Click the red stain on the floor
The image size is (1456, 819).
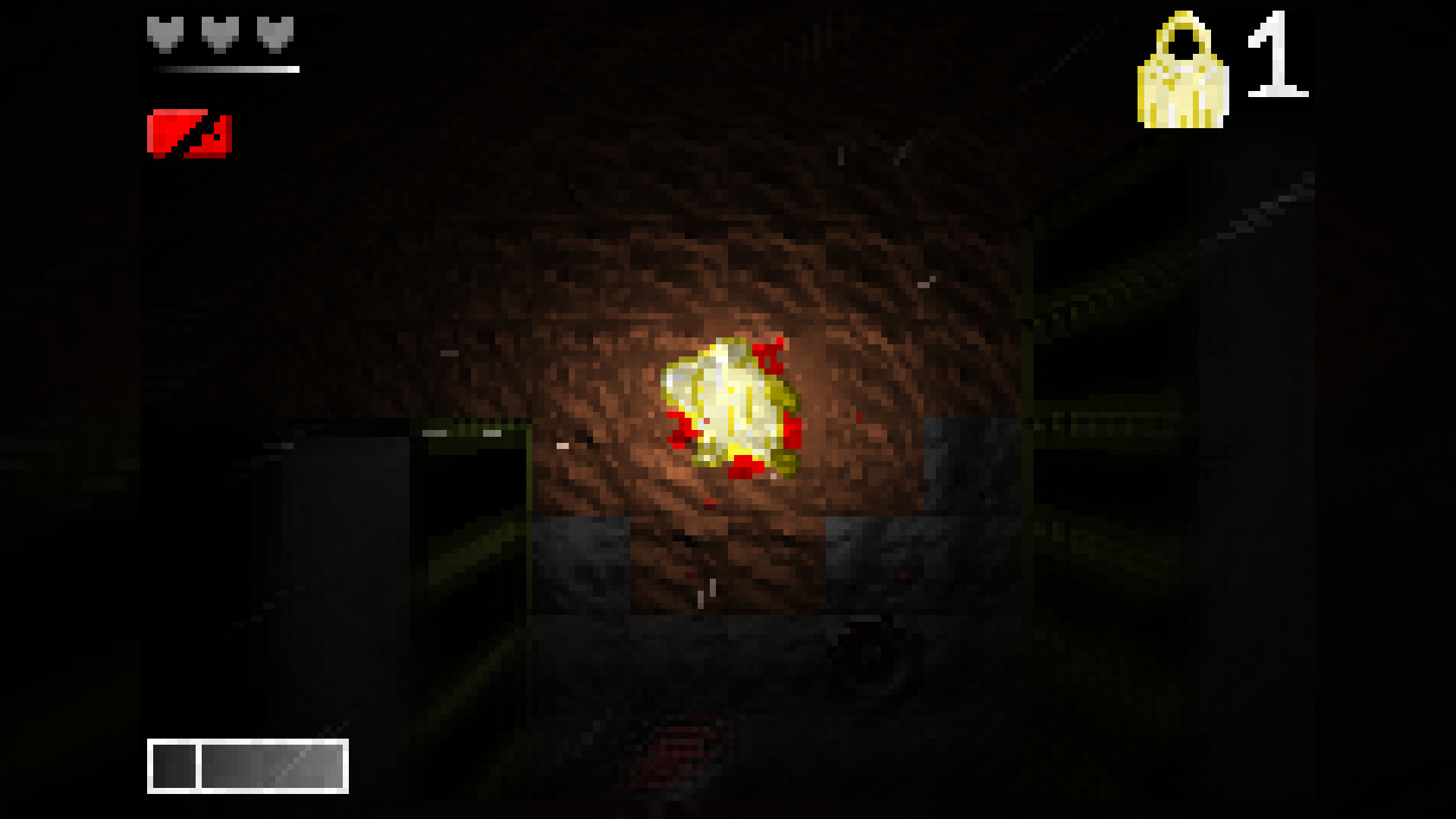click(x=675, y=751)
